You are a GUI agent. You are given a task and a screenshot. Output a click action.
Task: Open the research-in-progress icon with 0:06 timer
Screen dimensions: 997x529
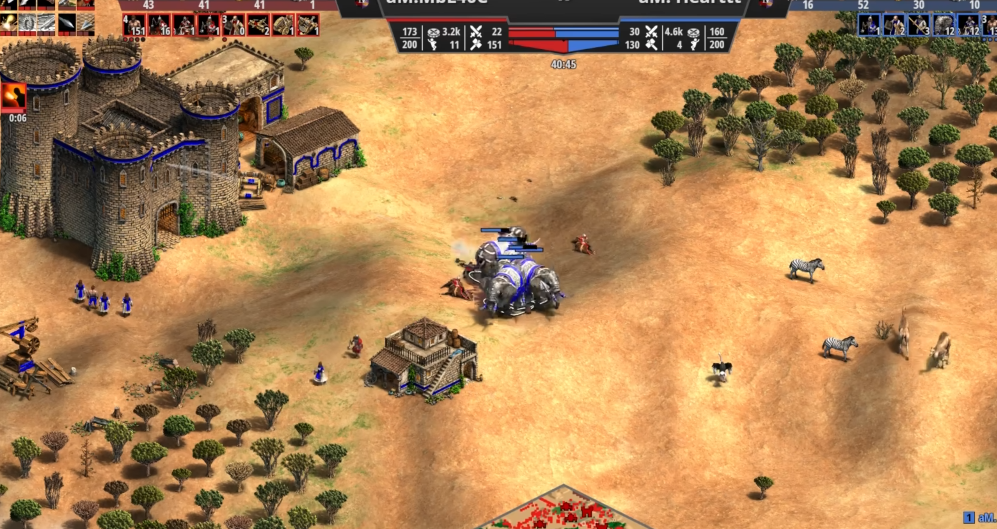coord(15,95)
